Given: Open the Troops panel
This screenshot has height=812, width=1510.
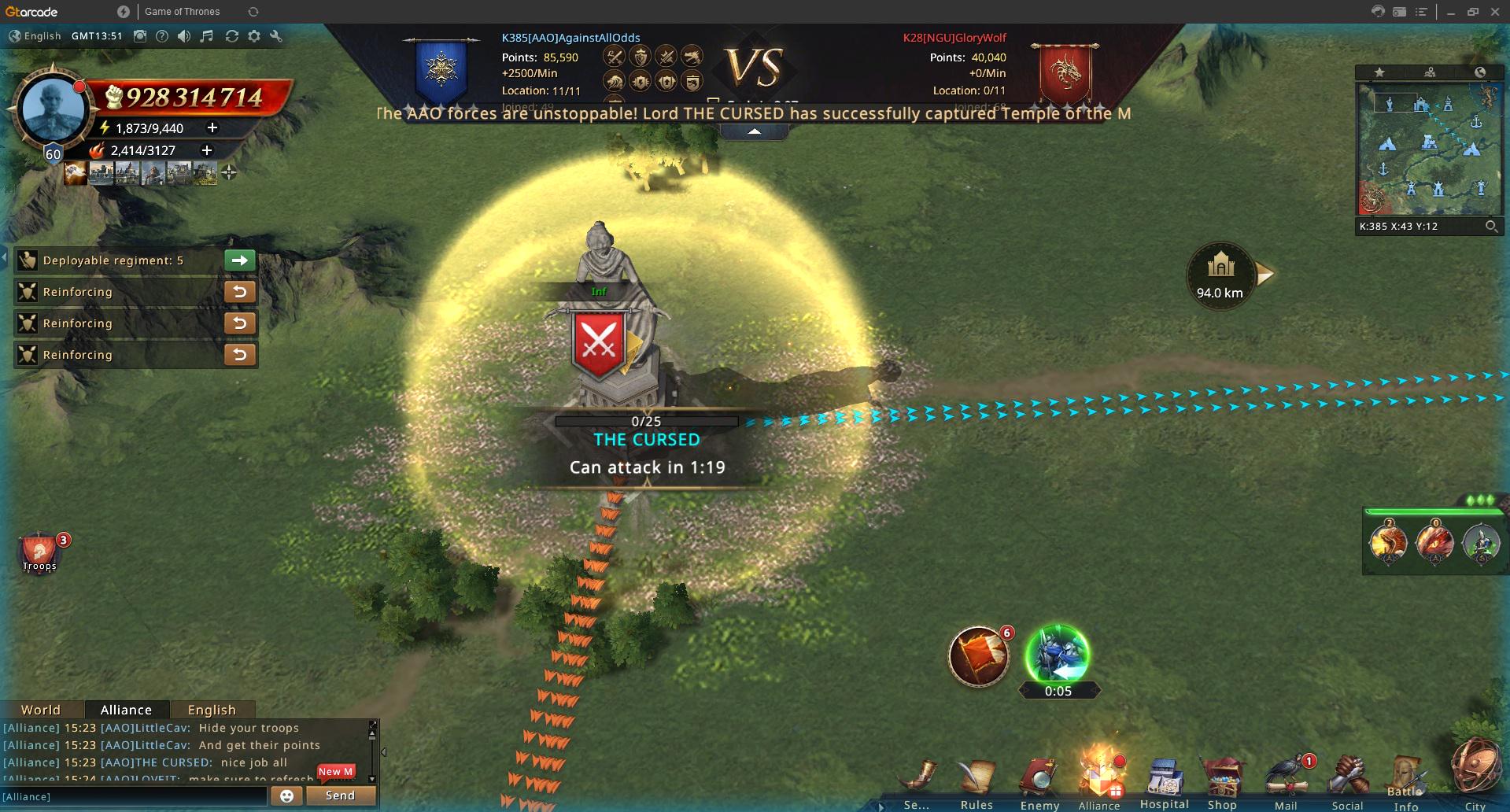Looking at the screenshot, I should (39, 552).
